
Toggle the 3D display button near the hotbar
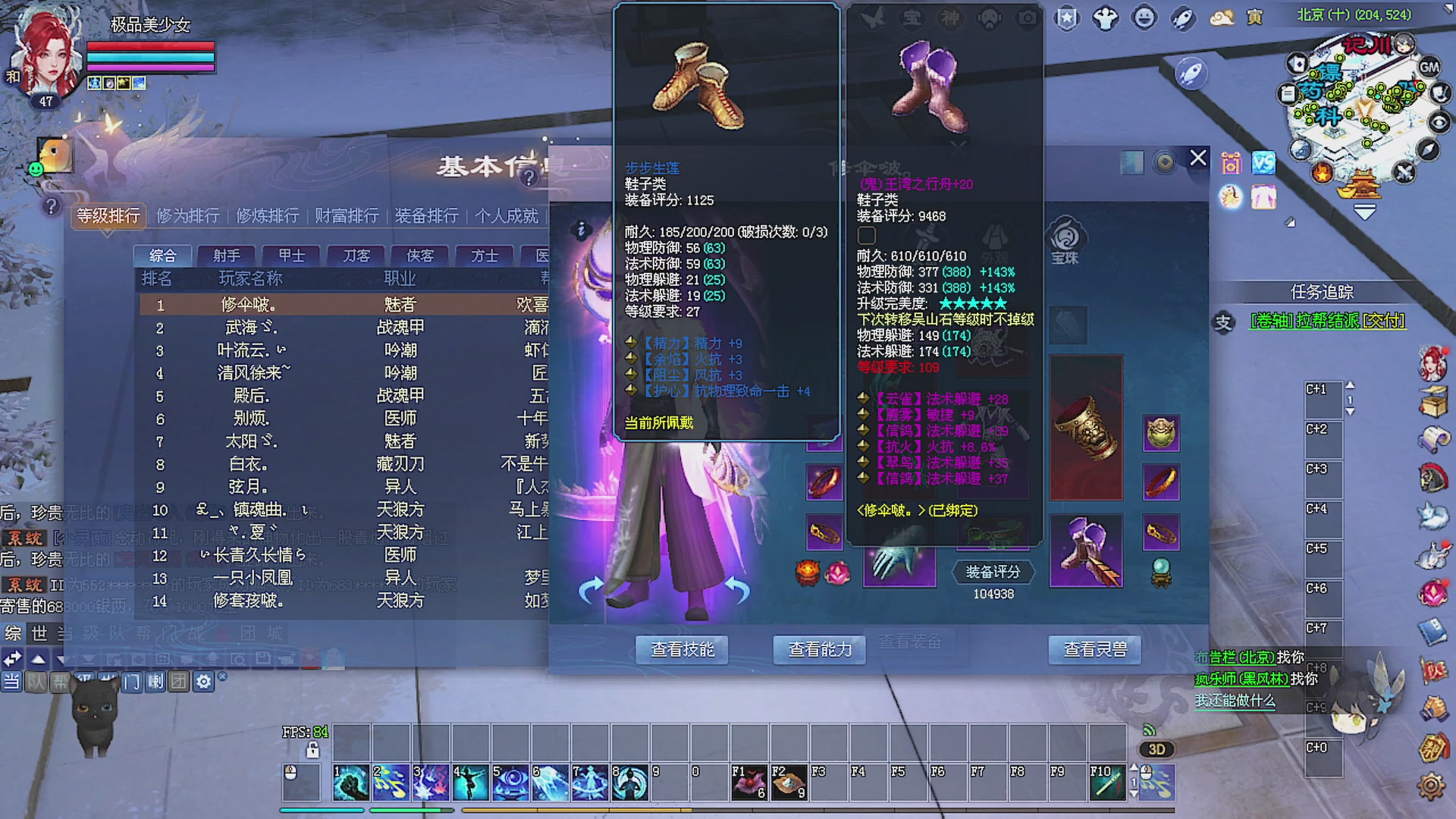pyautogui.click(x=1156, y=749)
